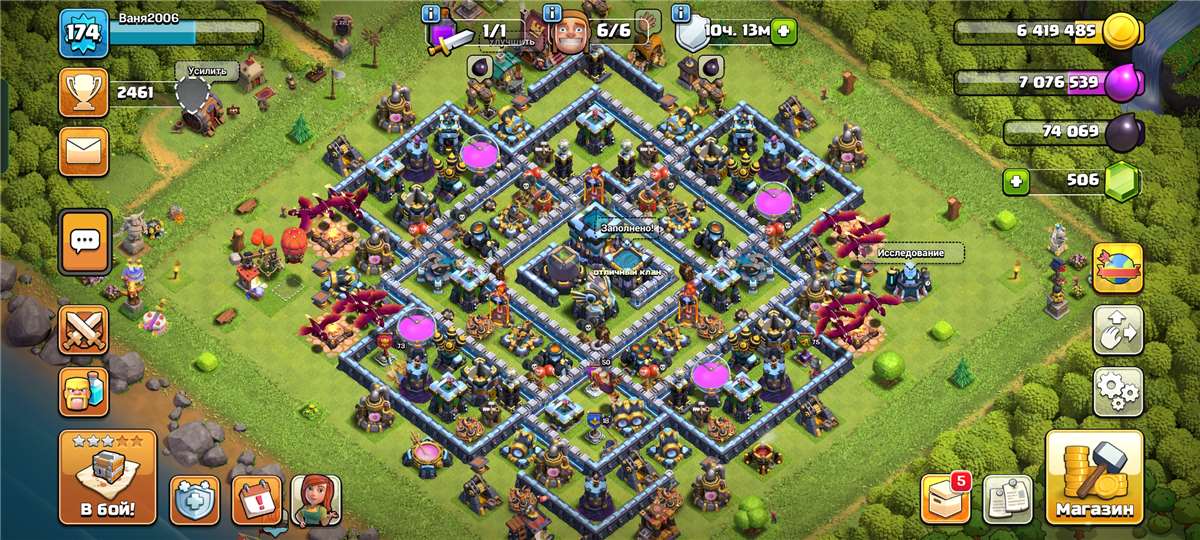This screenshot has height=540, width=1200.
Task: Show info for the sword 1/1 counter
Action: pos(431,14)
